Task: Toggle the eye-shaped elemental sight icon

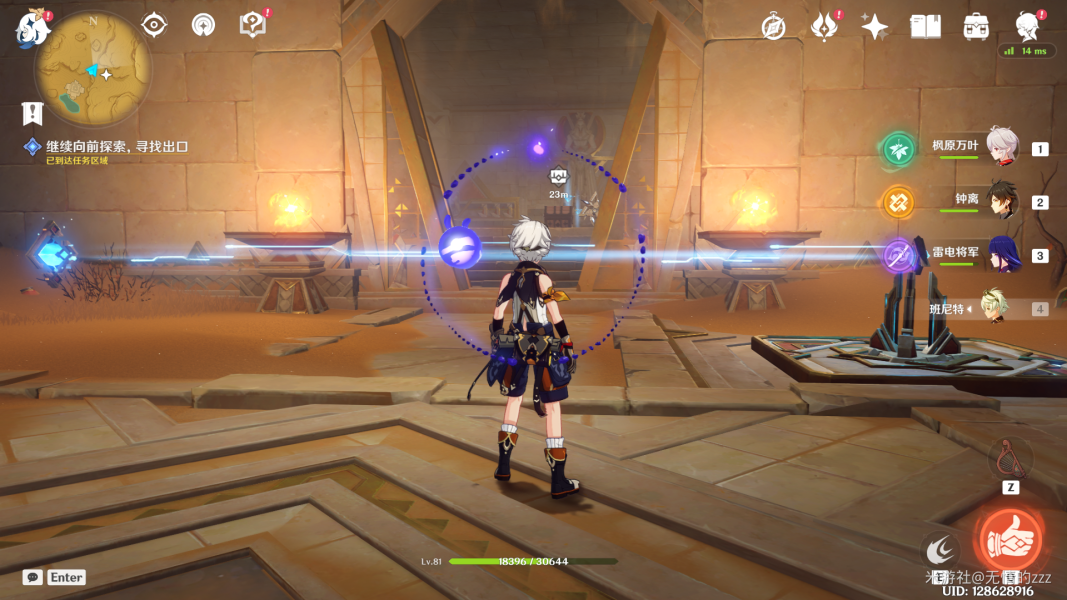Action: (154, 25)
